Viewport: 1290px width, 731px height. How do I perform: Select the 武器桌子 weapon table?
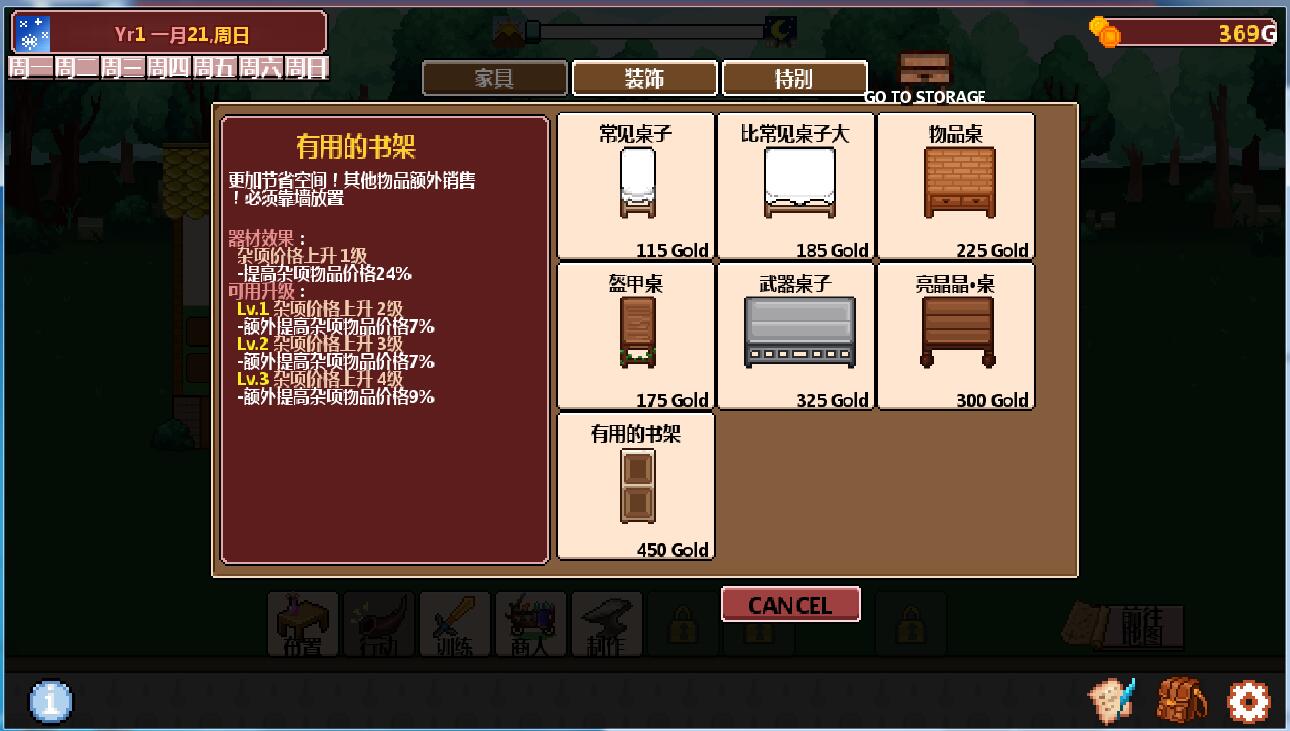[796, 336]
